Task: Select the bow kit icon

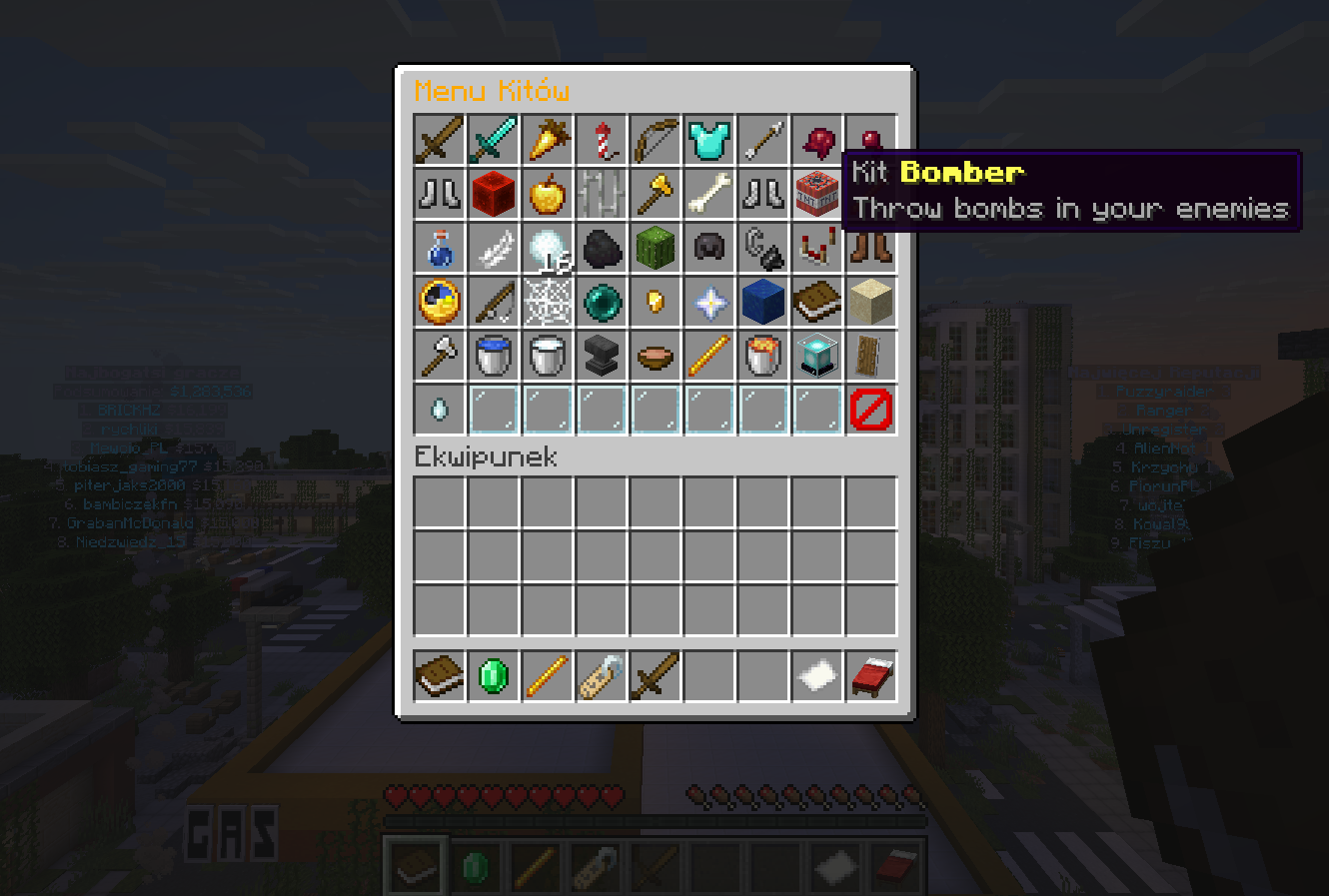Action: 656,140
